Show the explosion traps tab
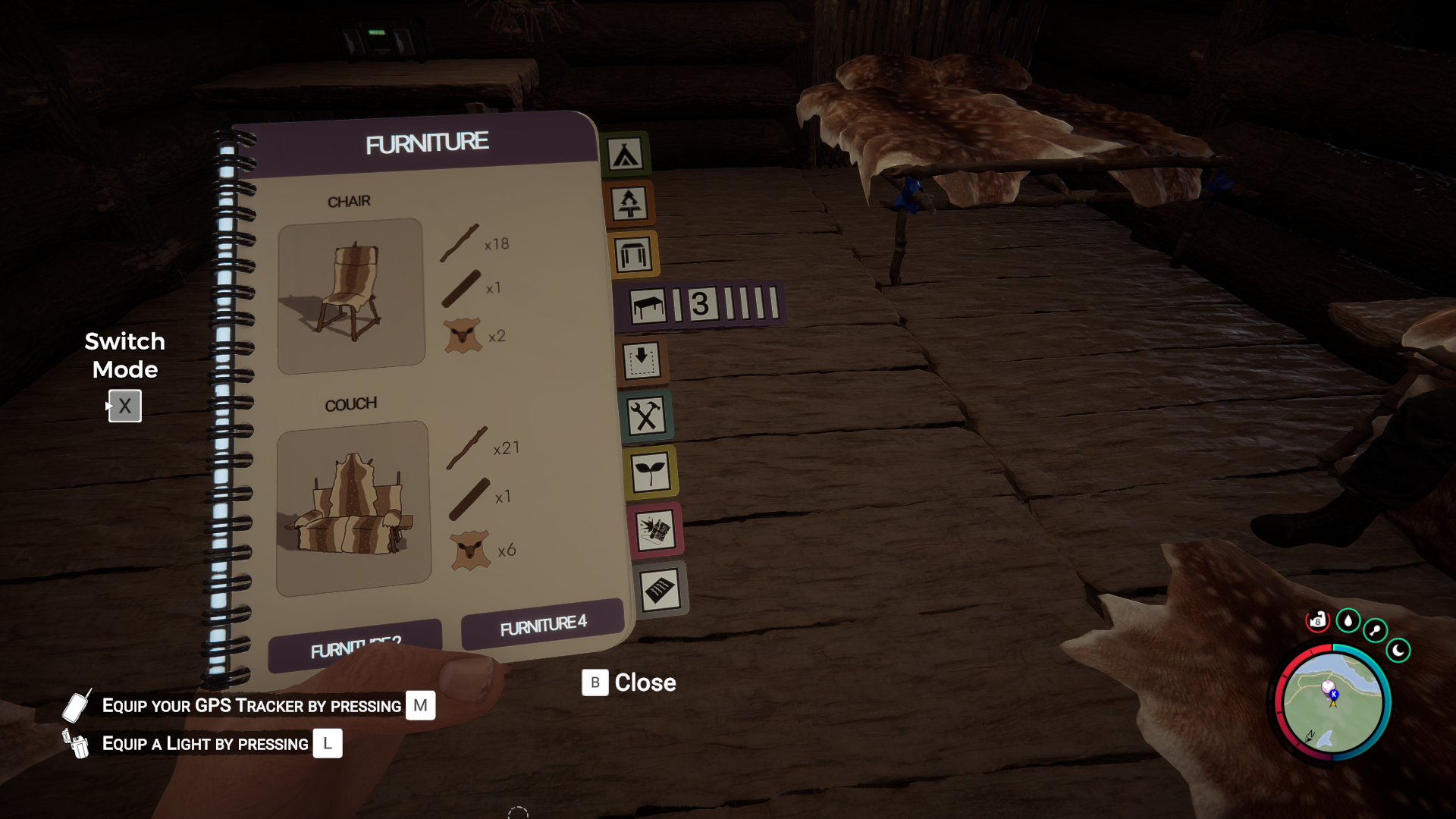1456x819 pixels. click(655, 530)
